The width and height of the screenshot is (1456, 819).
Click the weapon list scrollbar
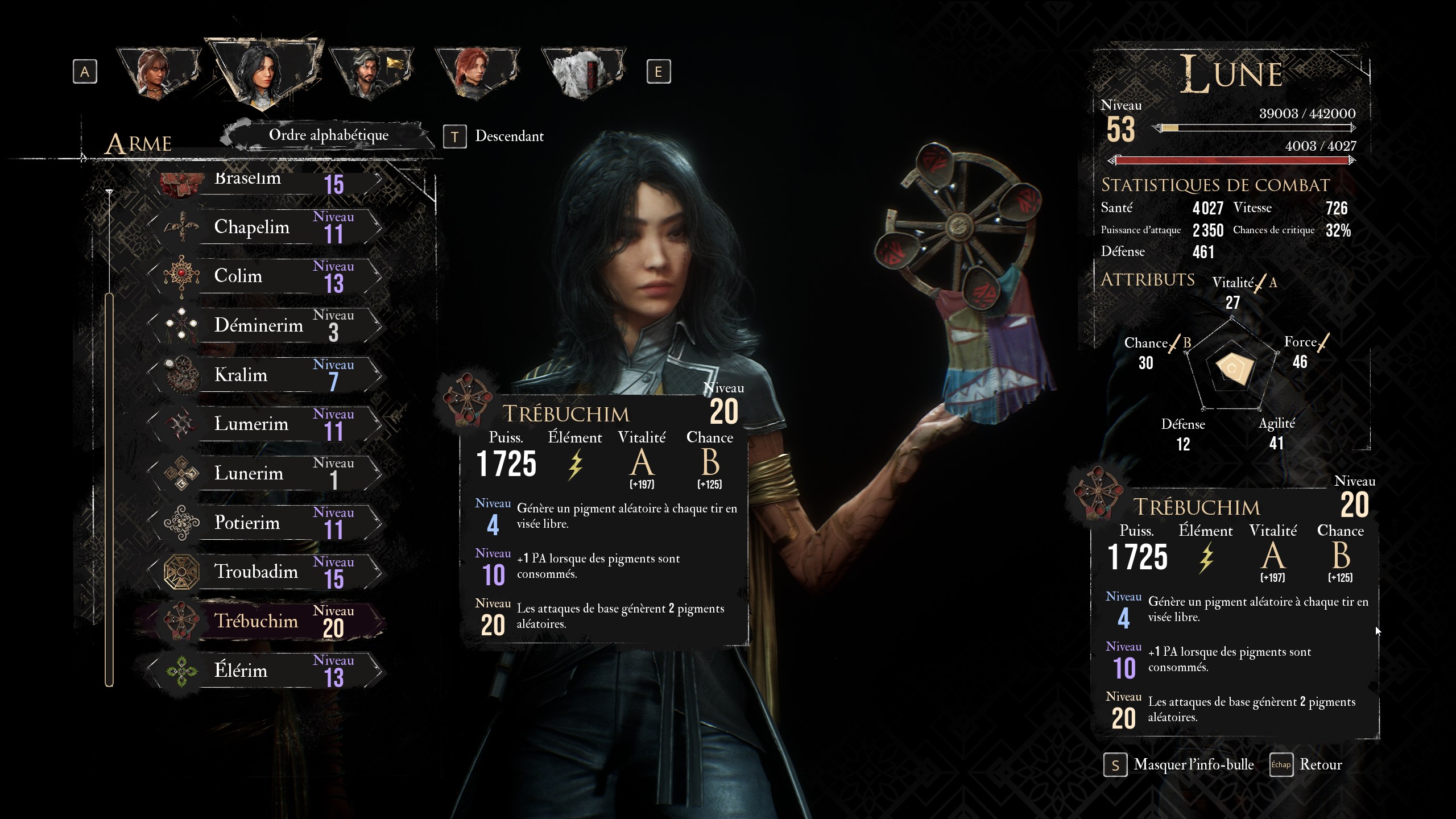pos(109,489)
